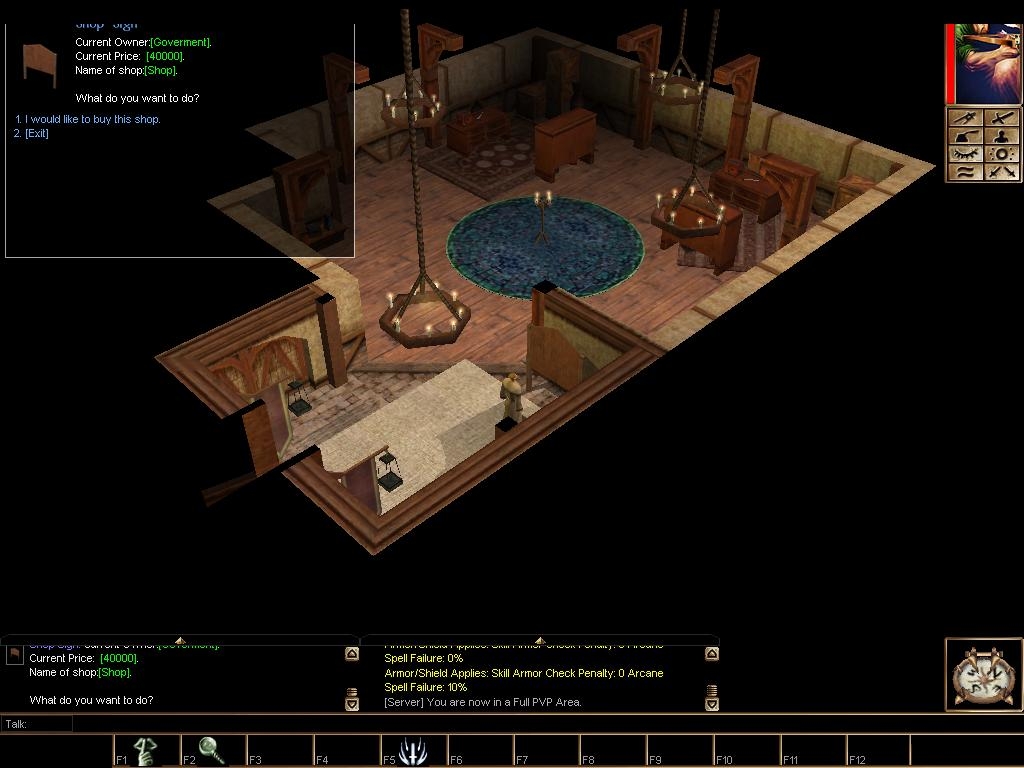Click the single sword button in the panel
Image resolution: width=1024 pixels, height=768 pixels.
tap(1003, 119)
